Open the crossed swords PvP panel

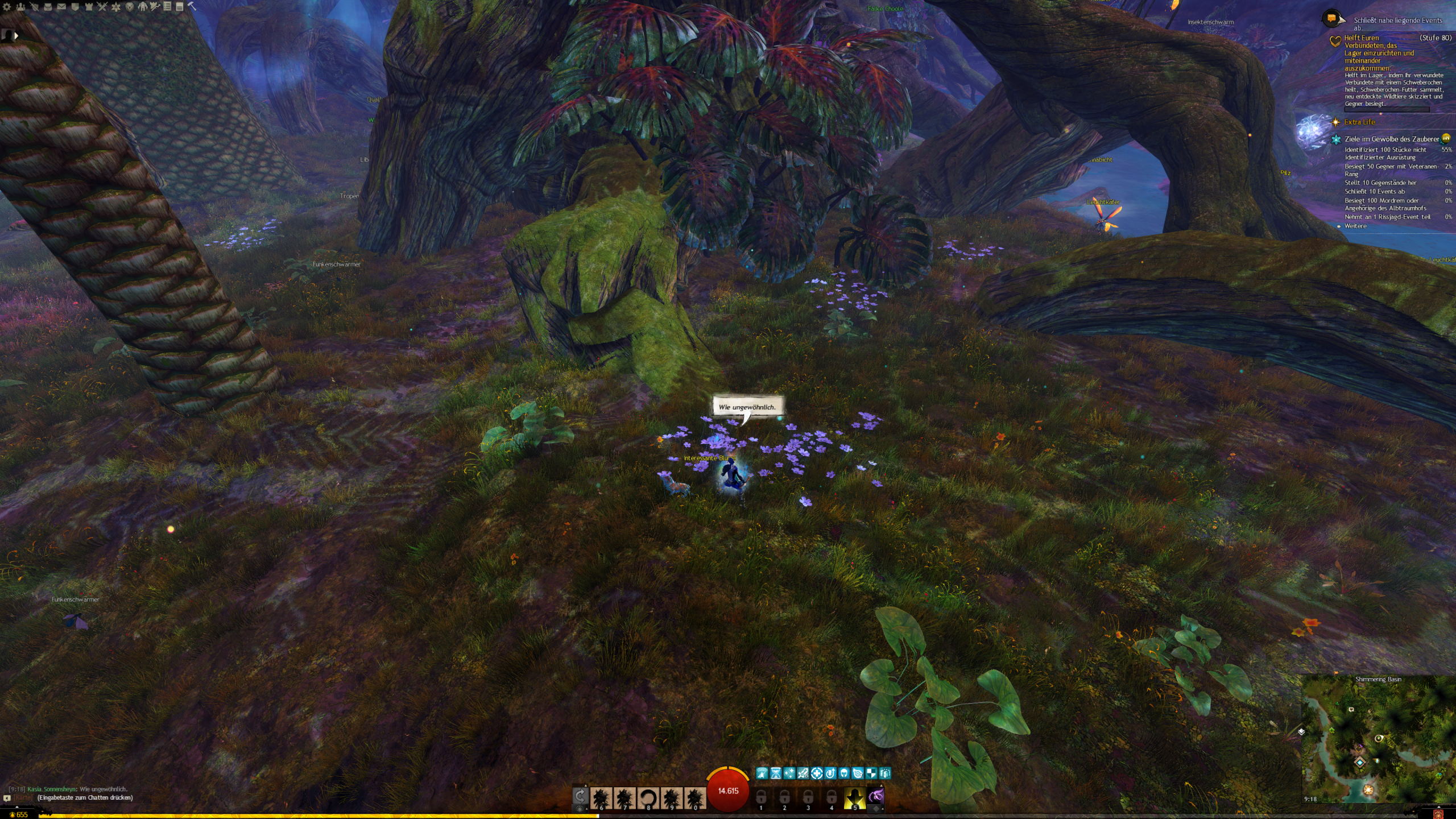click(102, 7)
